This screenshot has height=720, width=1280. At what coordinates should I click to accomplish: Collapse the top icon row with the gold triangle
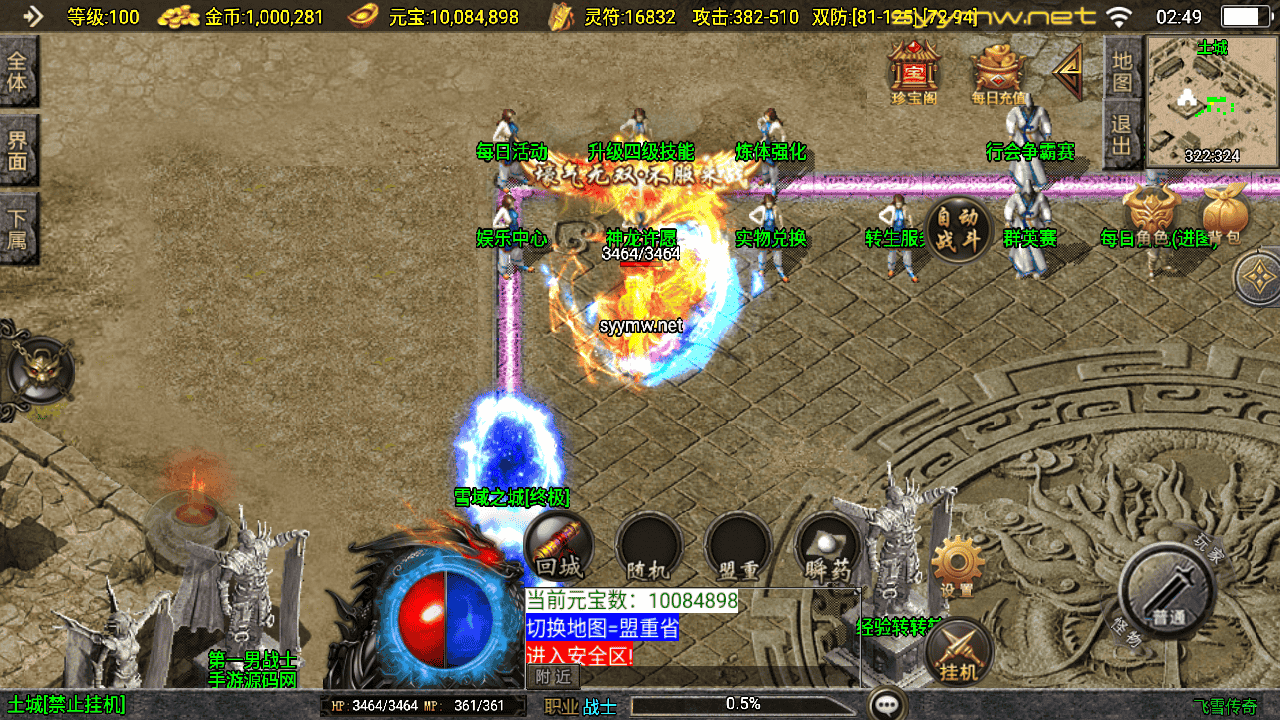point(1069,71)
